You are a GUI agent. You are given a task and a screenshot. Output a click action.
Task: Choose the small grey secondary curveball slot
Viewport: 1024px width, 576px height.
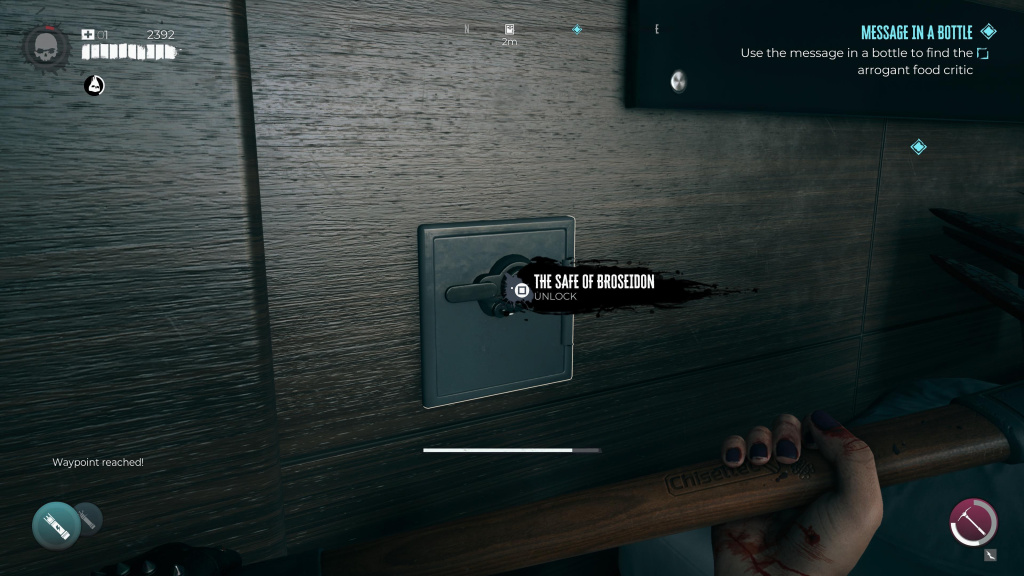(x=88, y=516)
